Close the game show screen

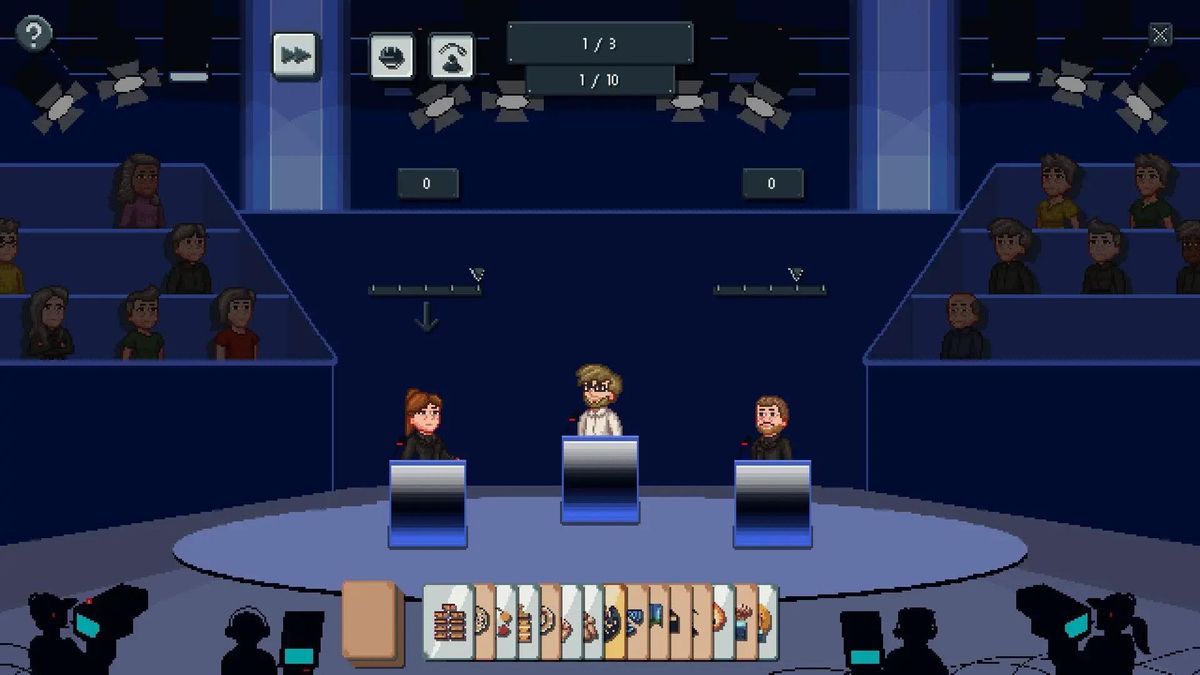(x=1159, y=35)
